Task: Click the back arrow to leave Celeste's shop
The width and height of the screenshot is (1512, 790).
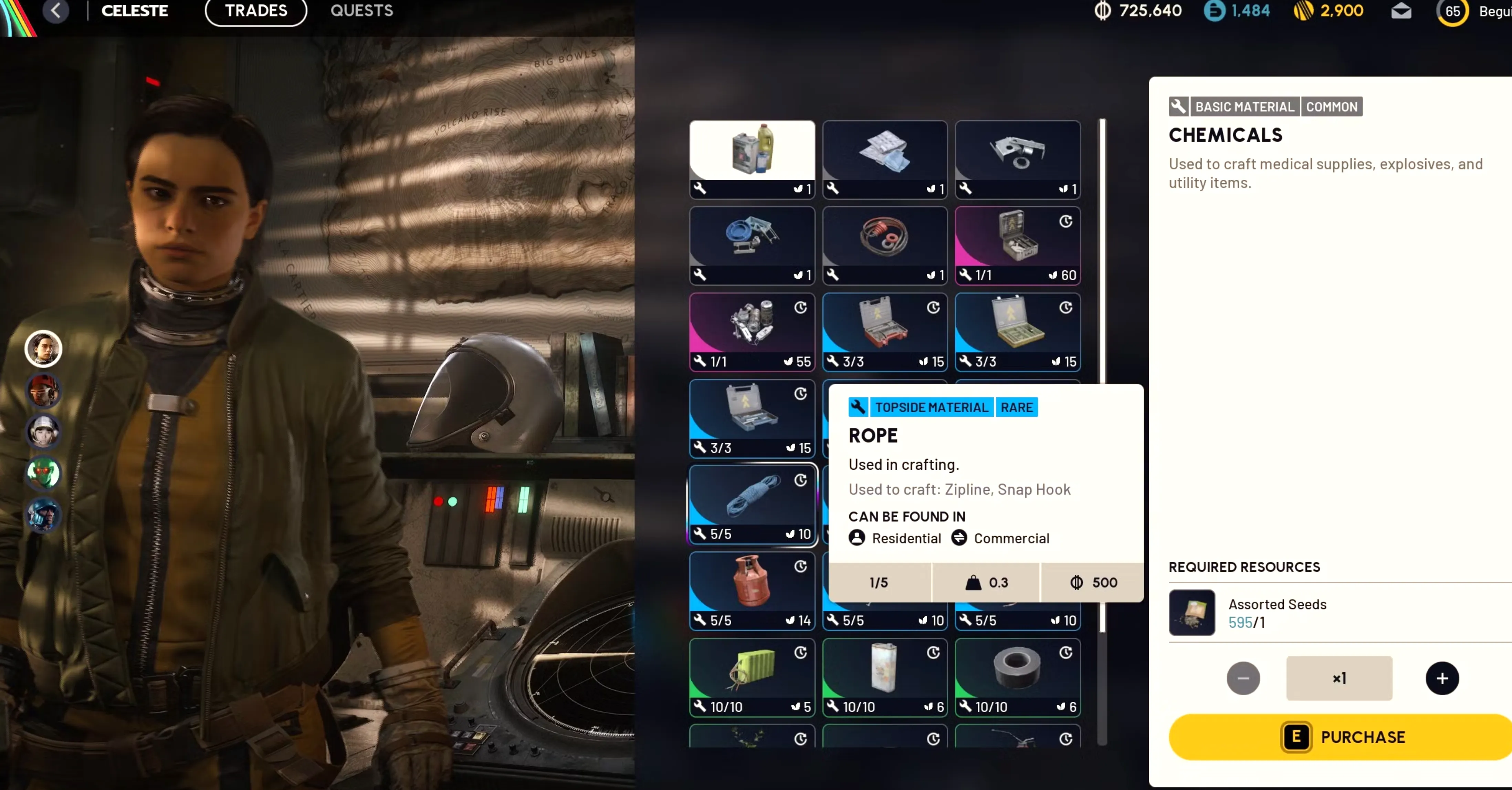Action: coord(56,11)
